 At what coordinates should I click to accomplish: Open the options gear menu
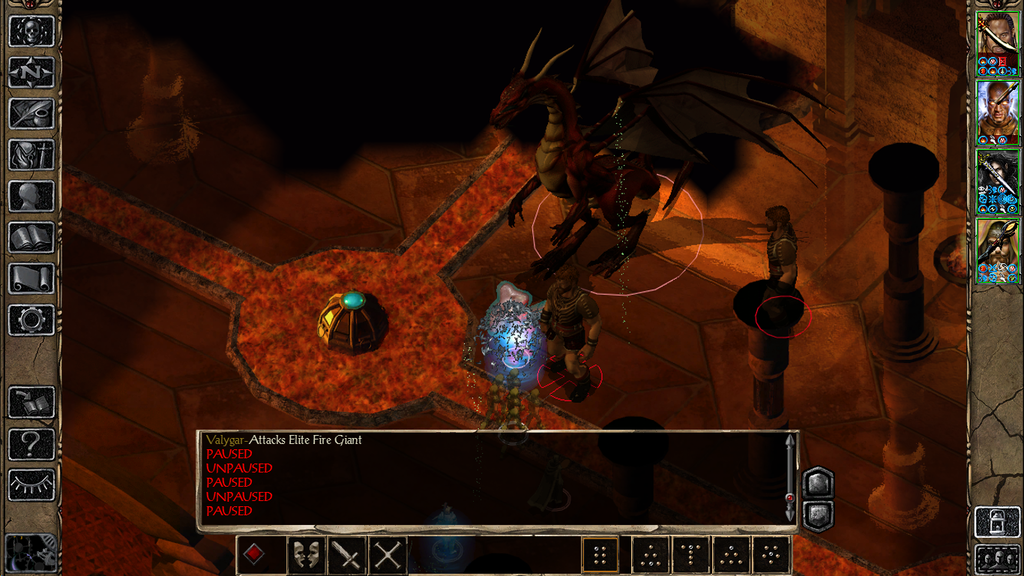tap(30, 320)
